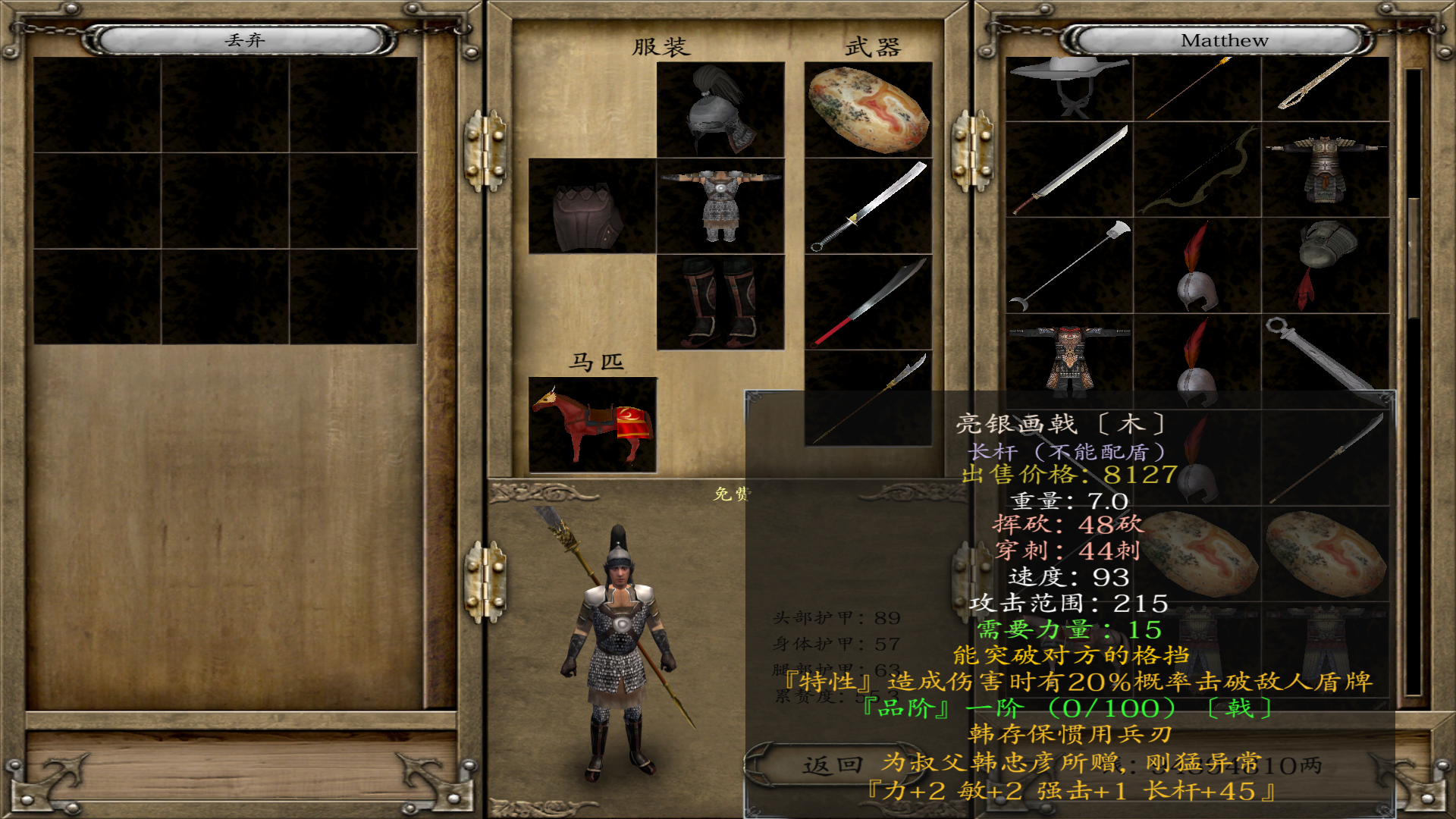The height and width of the screenshot is (819, 1456).
Task: Pick the red horse in 马匹 slot
Action: pos(592,425)
